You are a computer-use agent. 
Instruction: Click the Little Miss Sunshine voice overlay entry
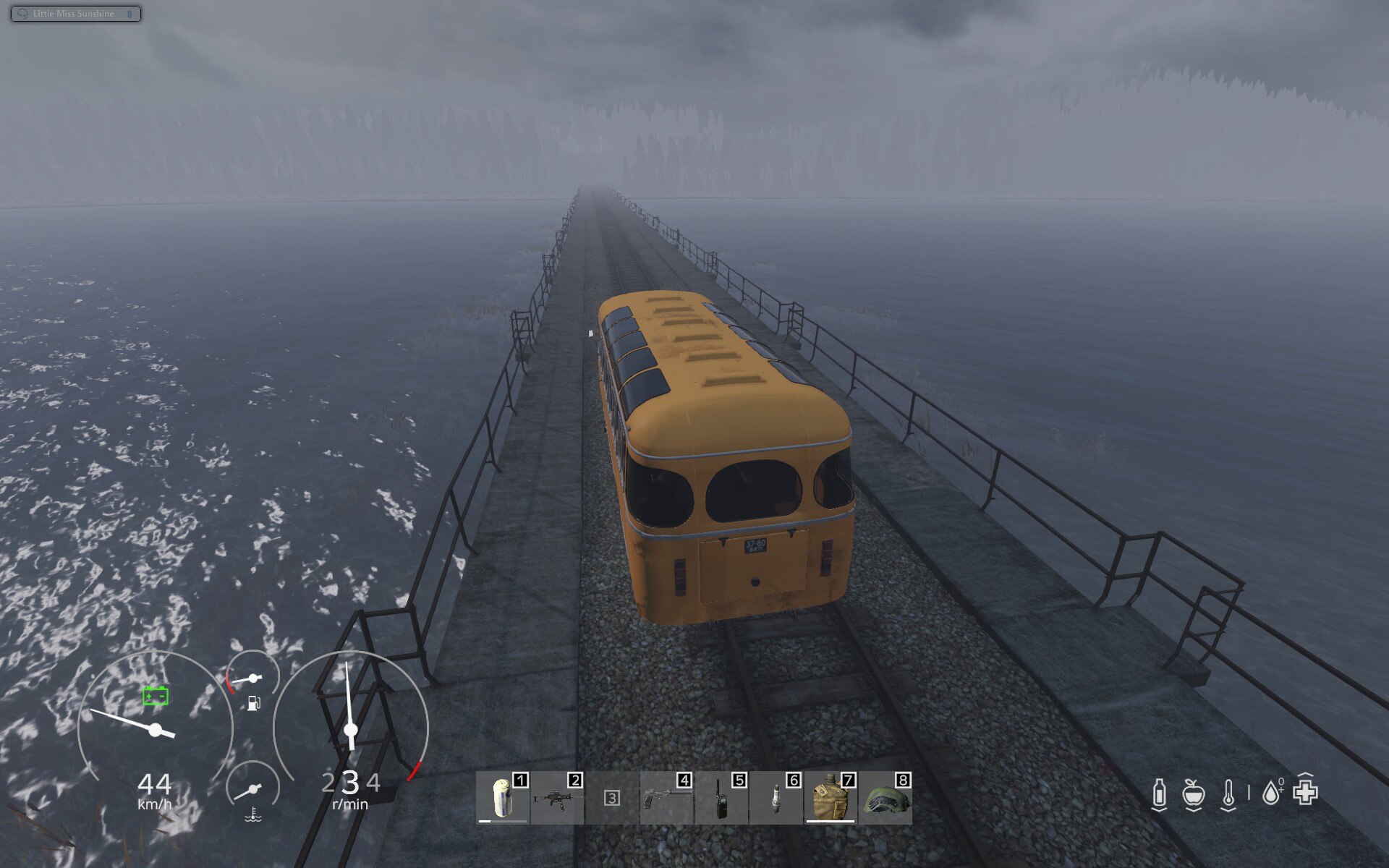click(x=75, y=14)
